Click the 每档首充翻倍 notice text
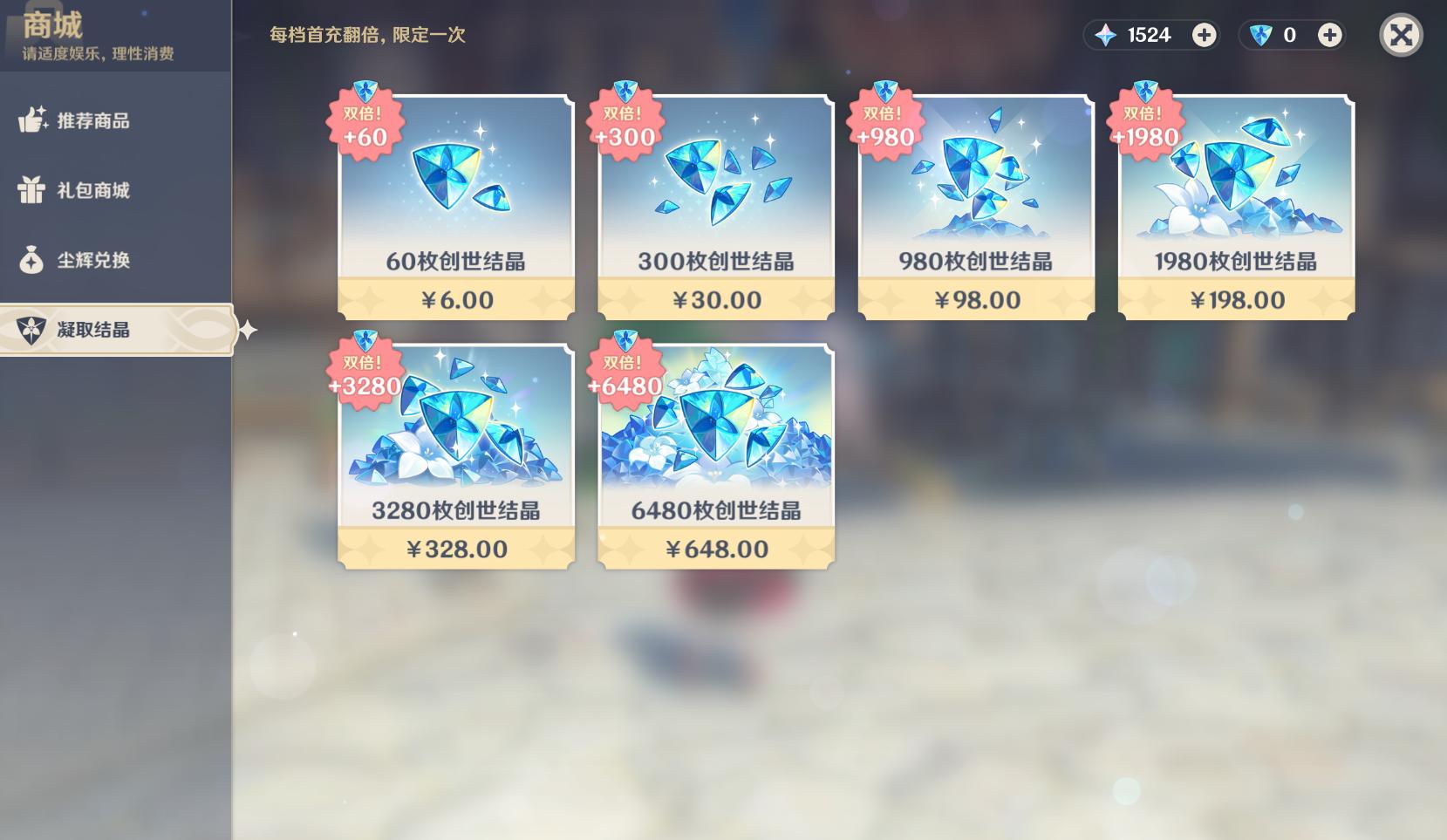The height and width of the screenshot is (840, 1447). click(x=367, y=35)
